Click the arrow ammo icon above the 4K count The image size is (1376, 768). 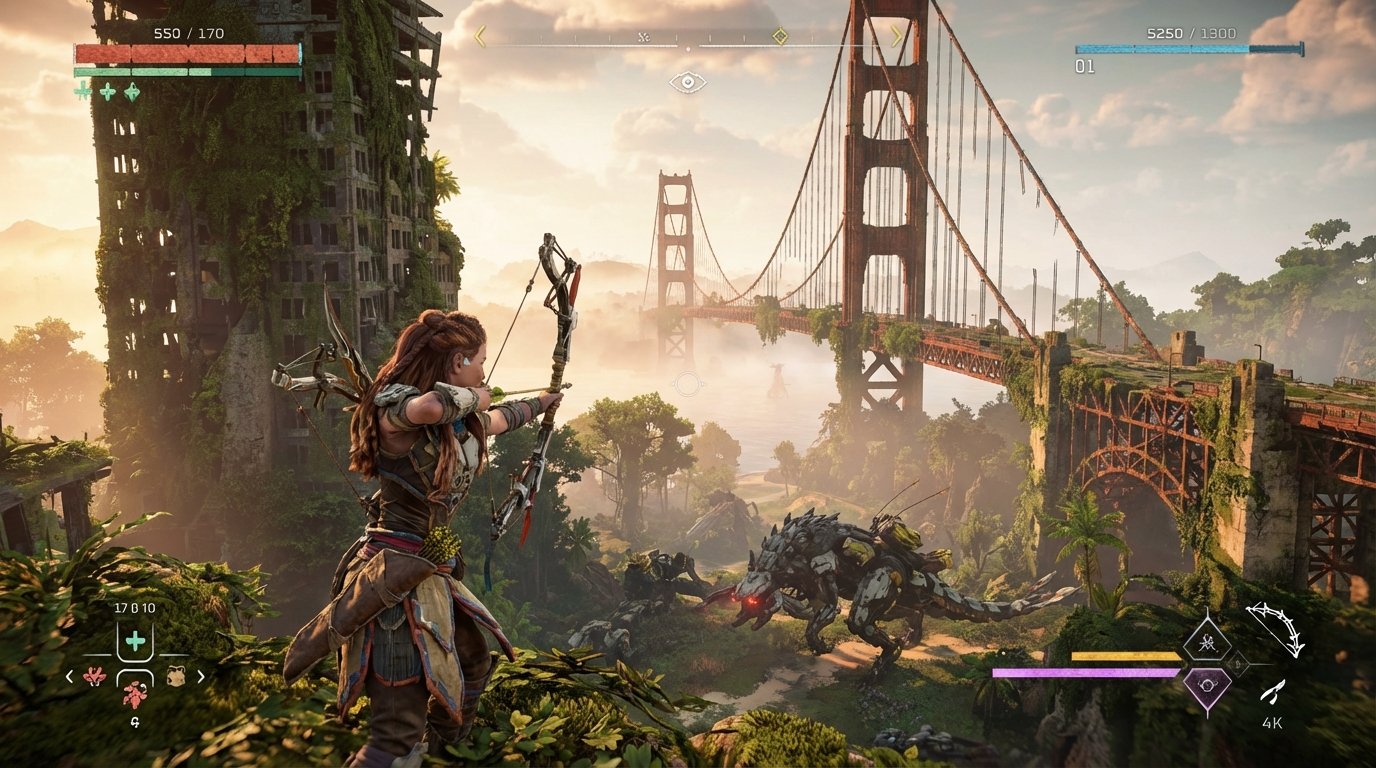[x=1273, y=690]
